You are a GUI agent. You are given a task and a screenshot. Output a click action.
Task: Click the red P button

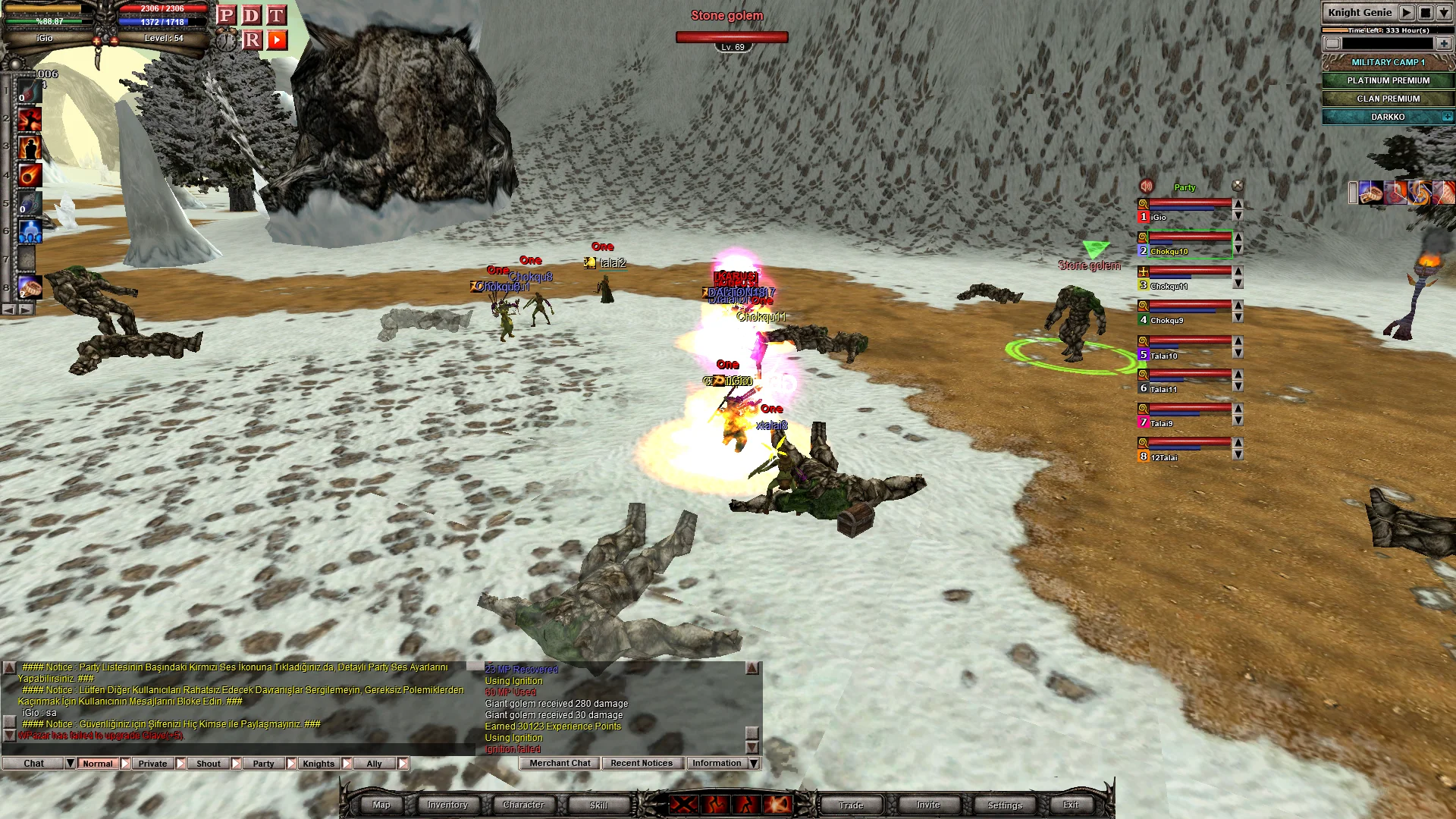click(226, 15)
